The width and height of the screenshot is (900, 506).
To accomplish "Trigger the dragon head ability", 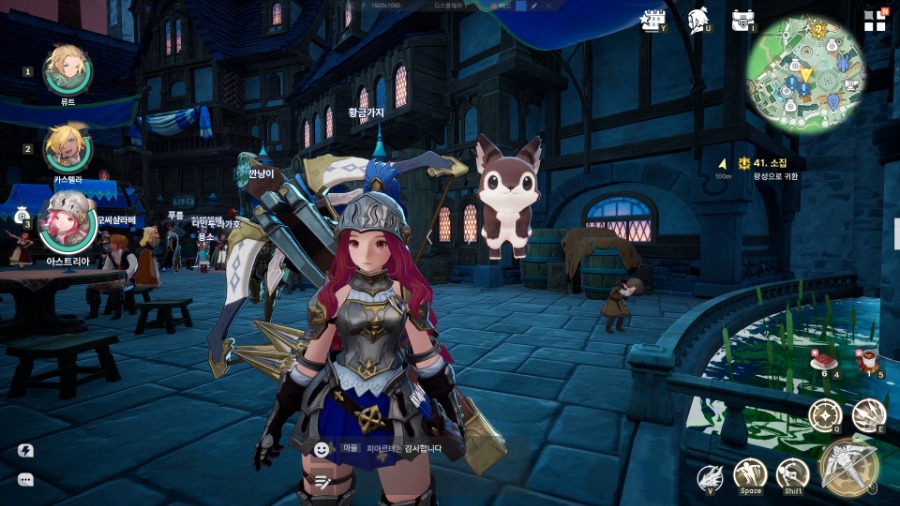I will click(709, 477).
